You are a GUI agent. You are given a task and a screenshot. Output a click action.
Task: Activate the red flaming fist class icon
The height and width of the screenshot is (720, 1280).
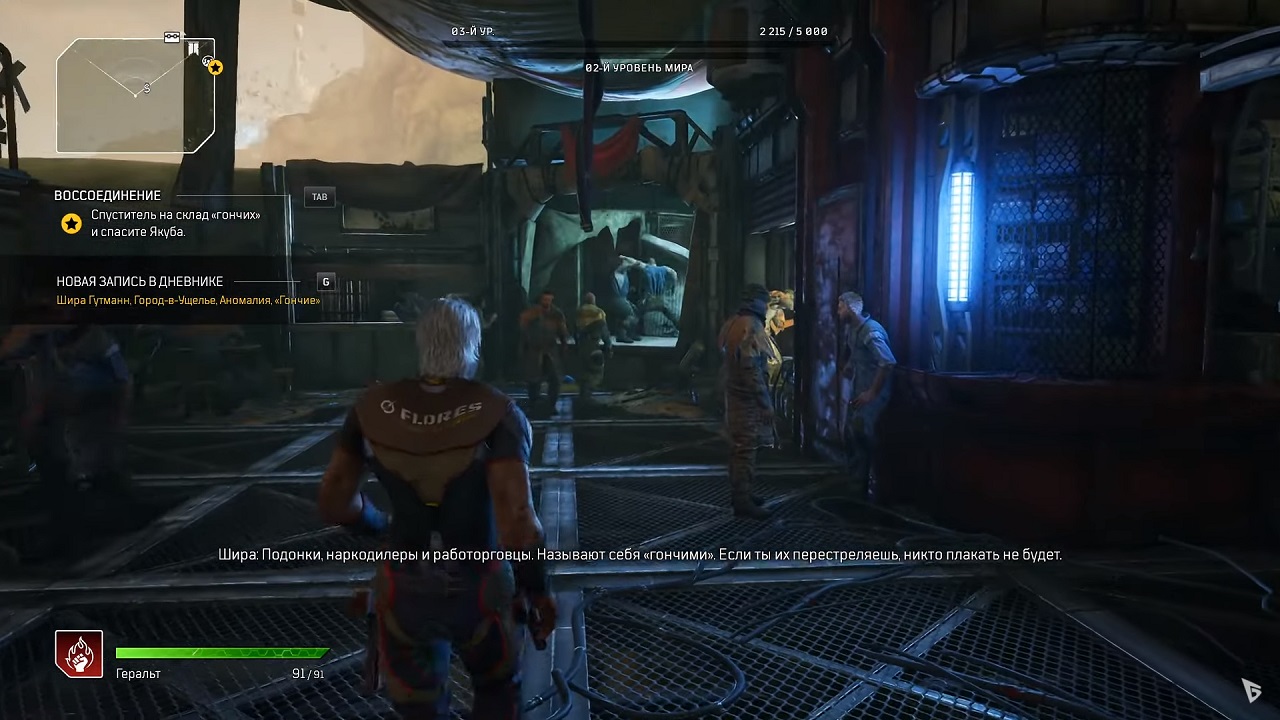click(79, 654)
